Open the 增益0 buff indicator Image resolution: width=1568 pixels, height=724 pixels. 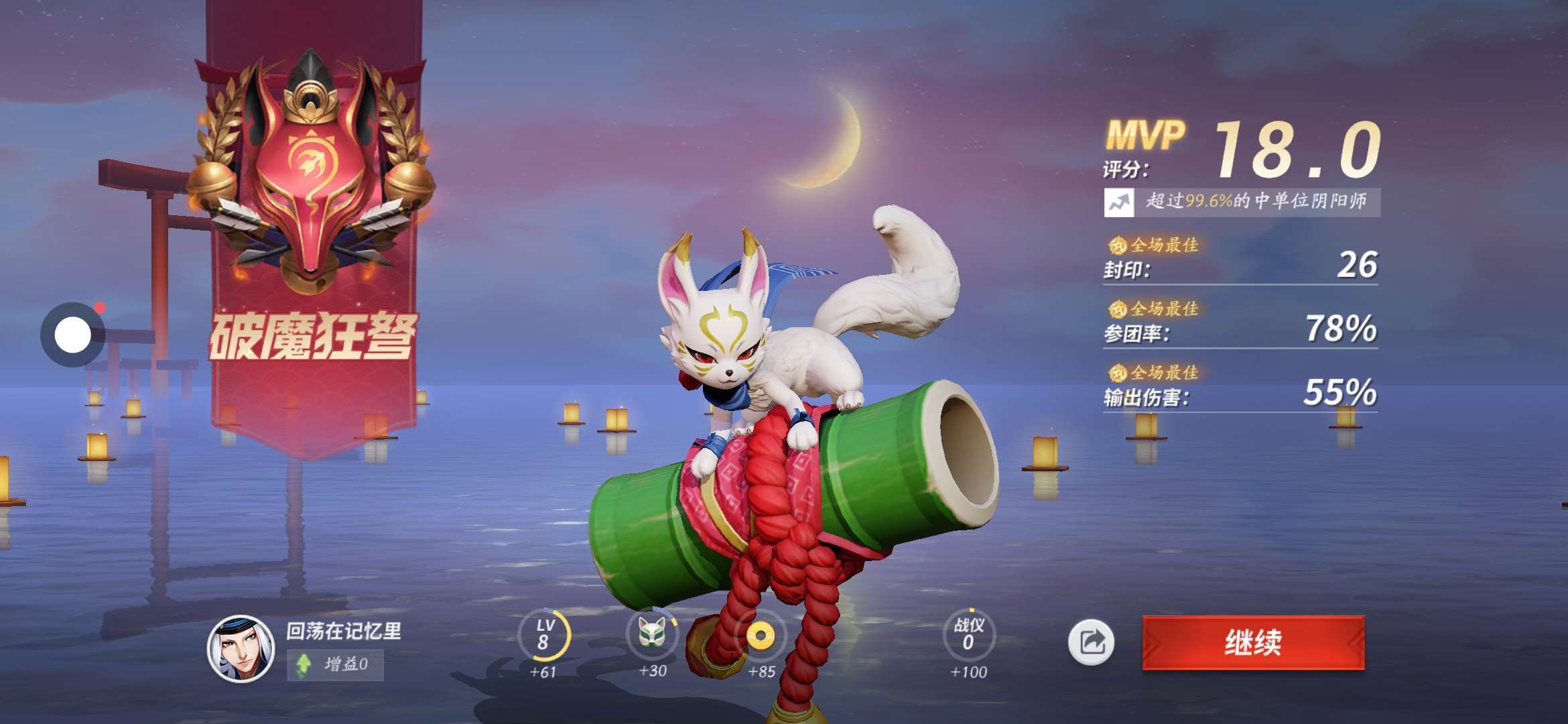(x=335, y=664)
